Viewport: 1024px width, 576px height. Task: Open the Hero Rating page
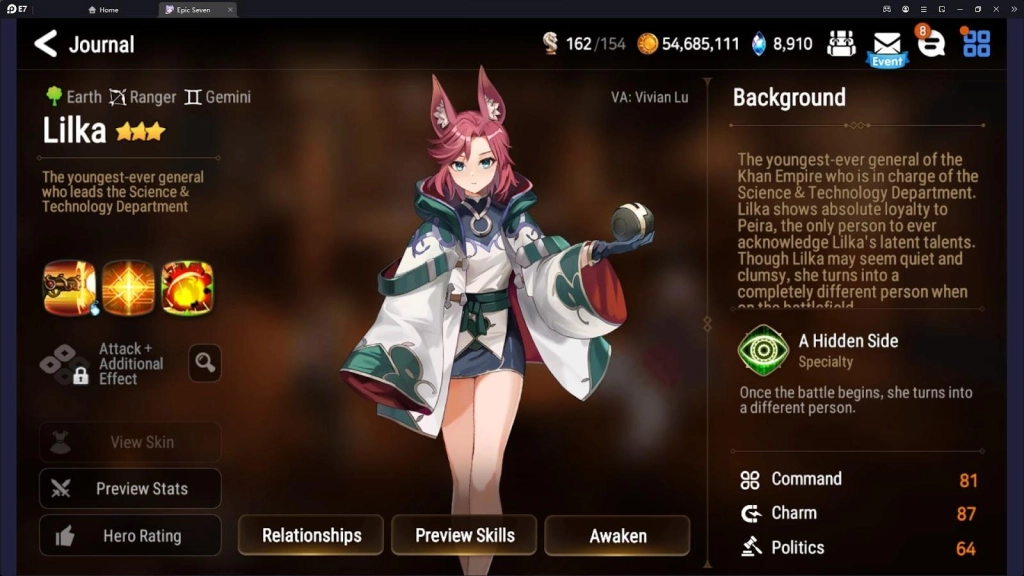[x=130, y=536]
